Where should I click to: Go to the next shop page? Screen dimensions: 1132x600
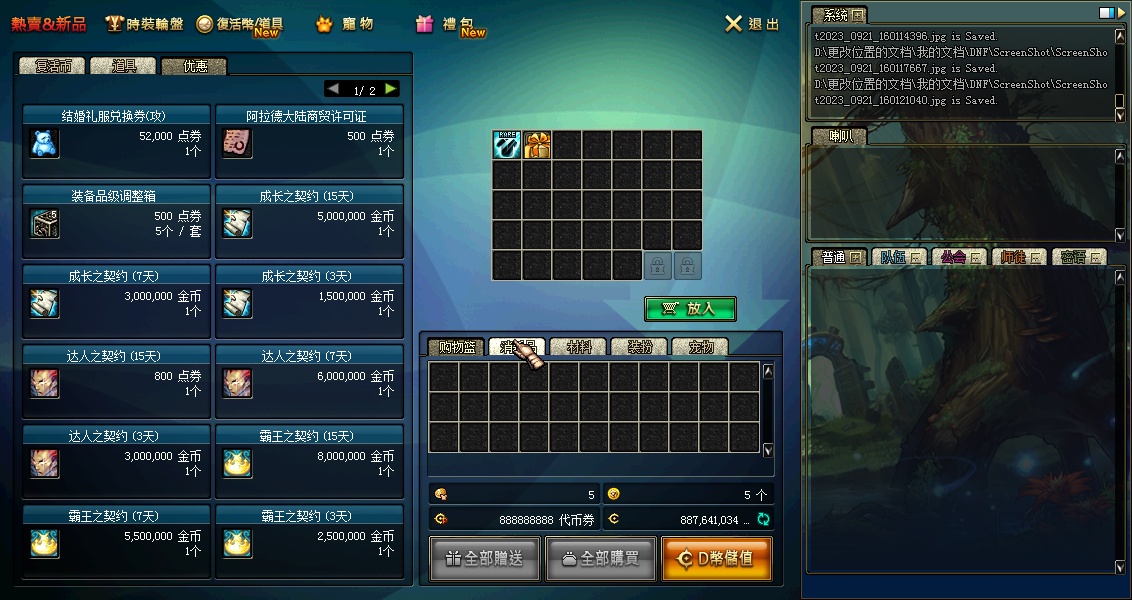[x=391, y=89]
